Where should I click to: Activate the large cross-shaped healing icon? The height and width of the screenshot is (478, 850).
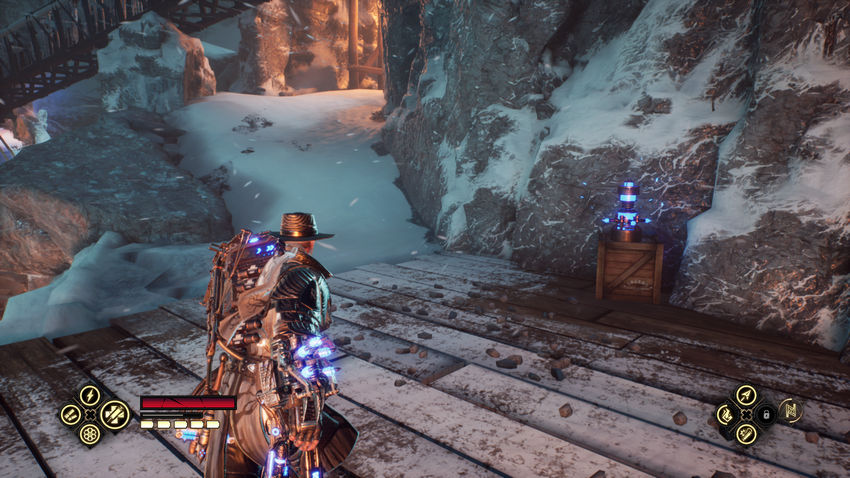114,413
